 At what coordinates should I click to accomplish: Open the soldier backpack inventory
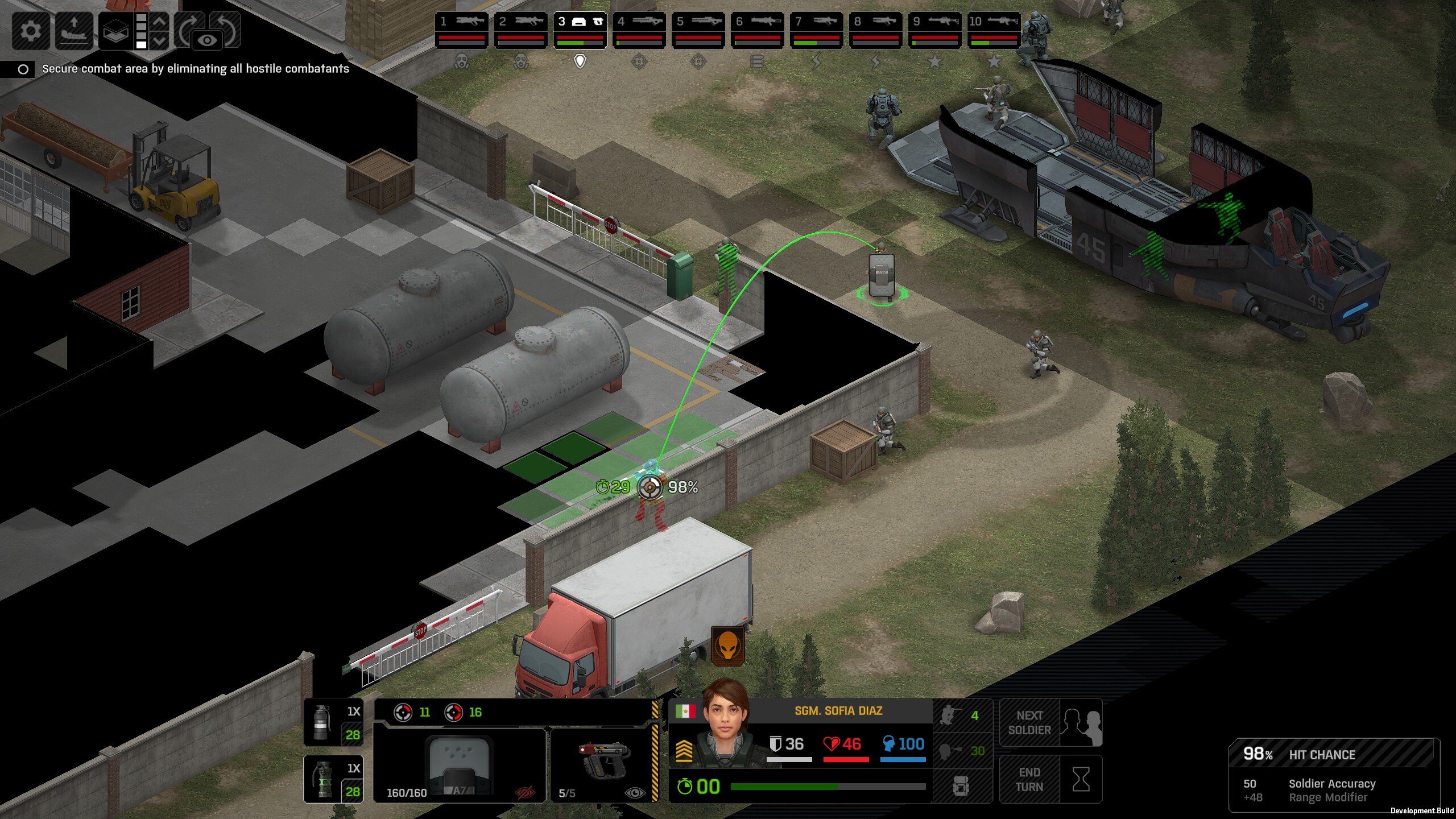(x=961, y=787)
